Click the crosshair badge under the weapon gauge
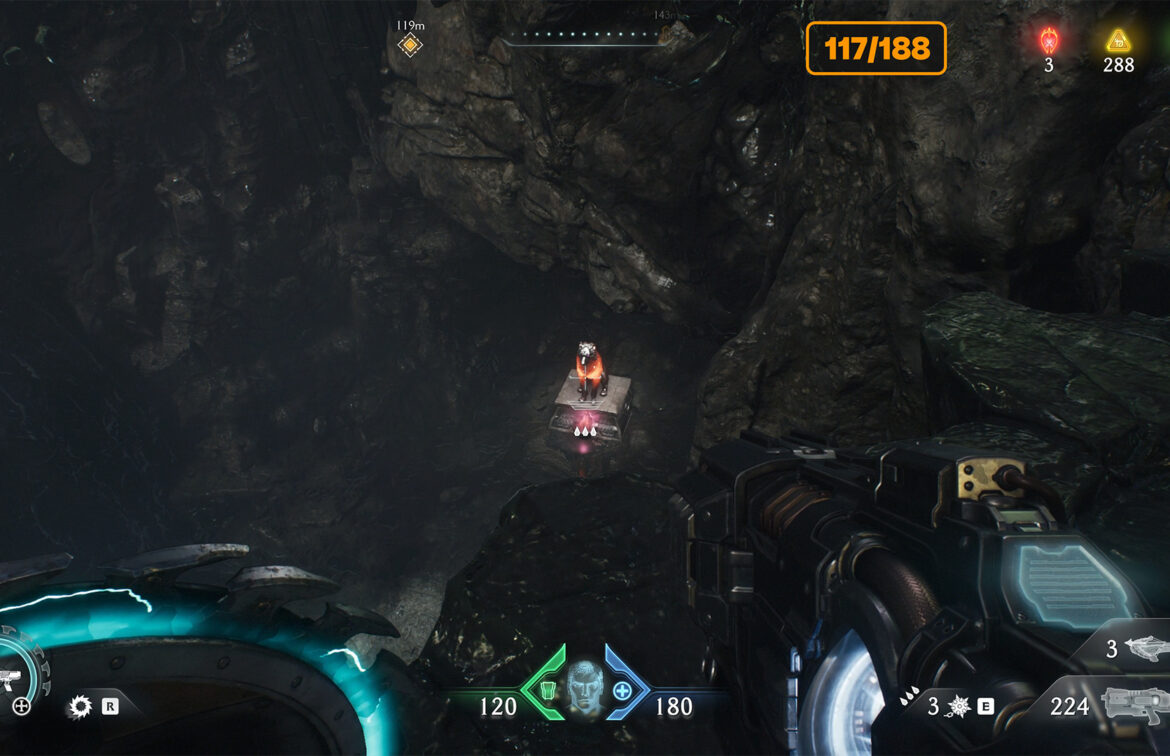 (21, 707)
